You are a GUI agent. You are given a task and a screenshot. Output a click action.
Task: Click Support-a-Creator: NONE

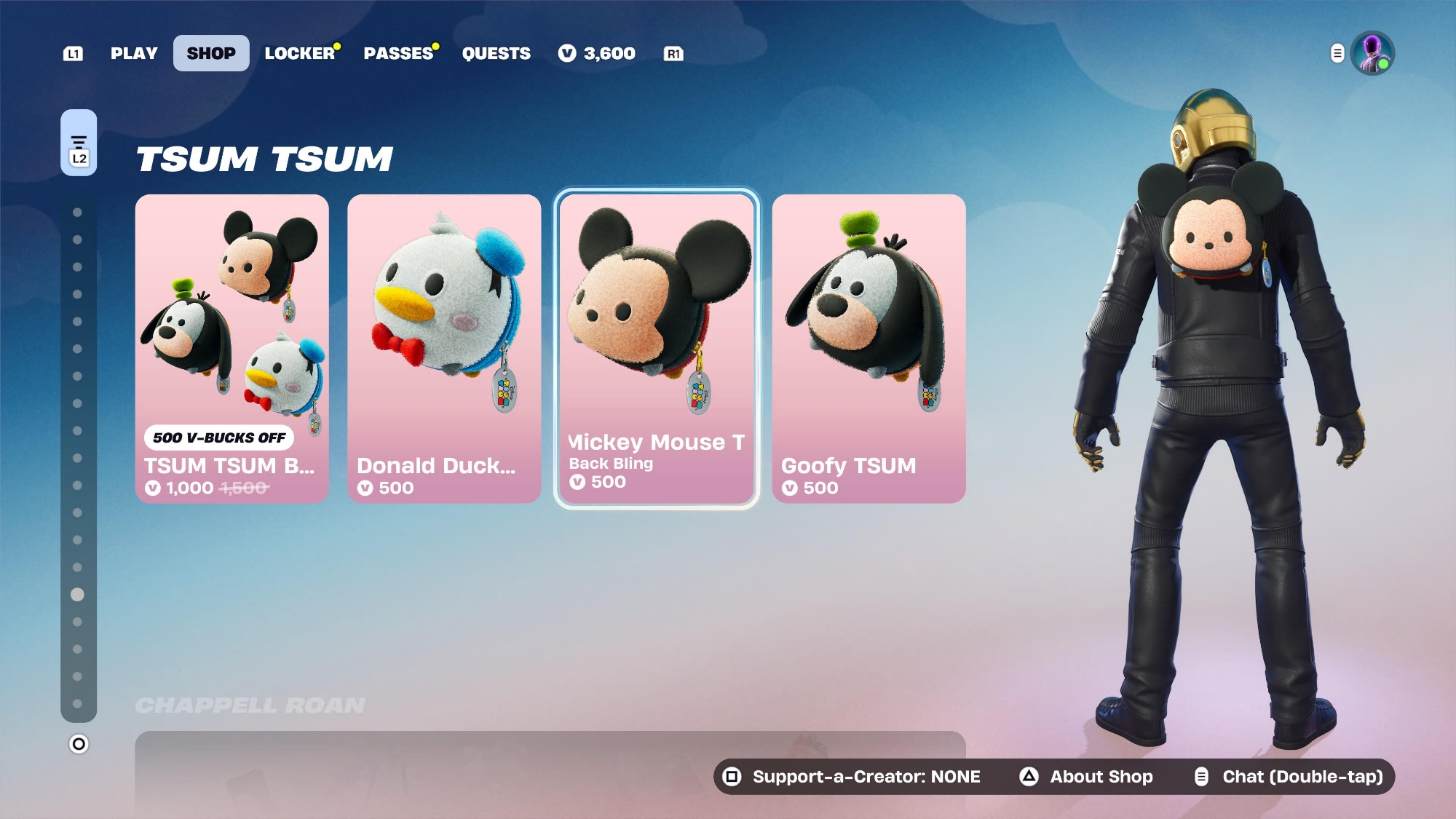pyautogui.click(x=853, y=777)
